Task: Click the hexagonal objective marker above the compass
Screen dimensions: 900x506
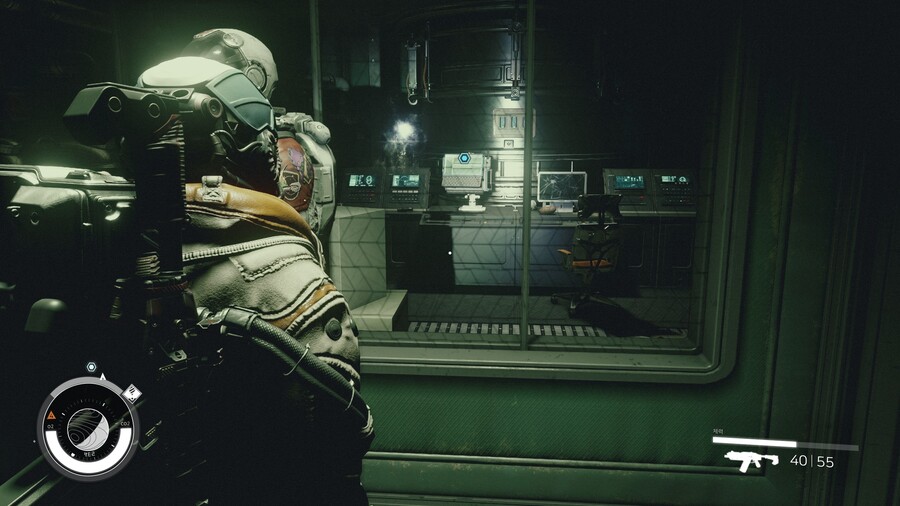Action: (x=91, y=367)
